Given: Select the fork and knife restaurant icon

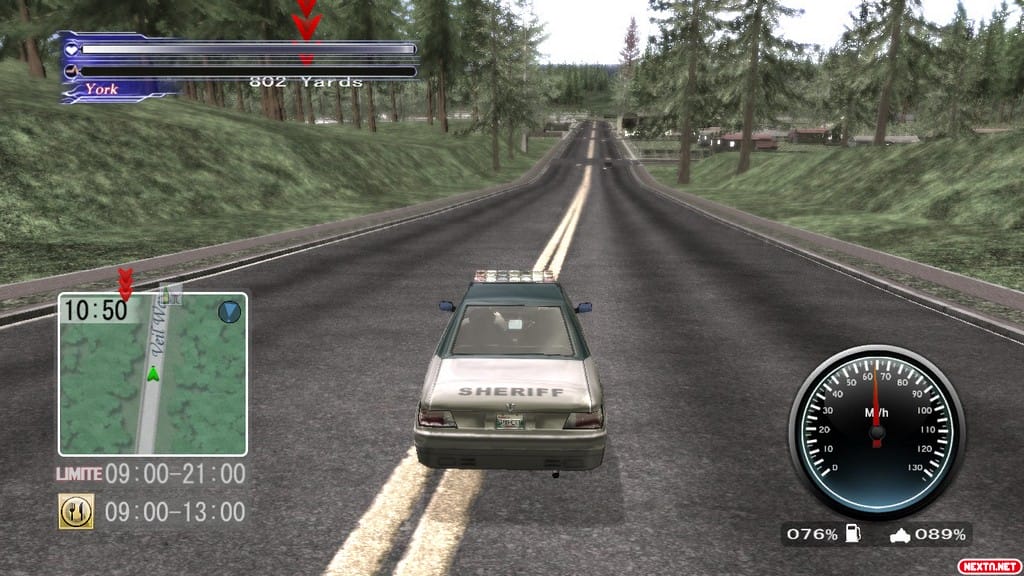Looking at the screenshot, I should pos(76,511).
